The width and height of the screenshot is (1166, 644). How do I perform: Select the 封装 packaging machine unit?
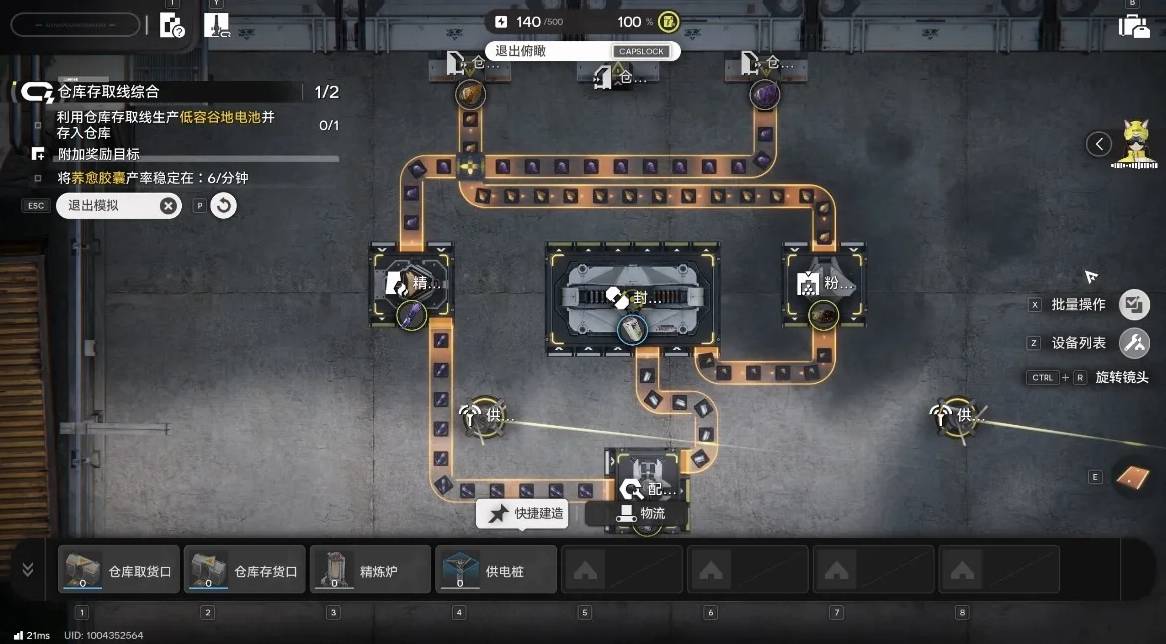pos(632,298)
